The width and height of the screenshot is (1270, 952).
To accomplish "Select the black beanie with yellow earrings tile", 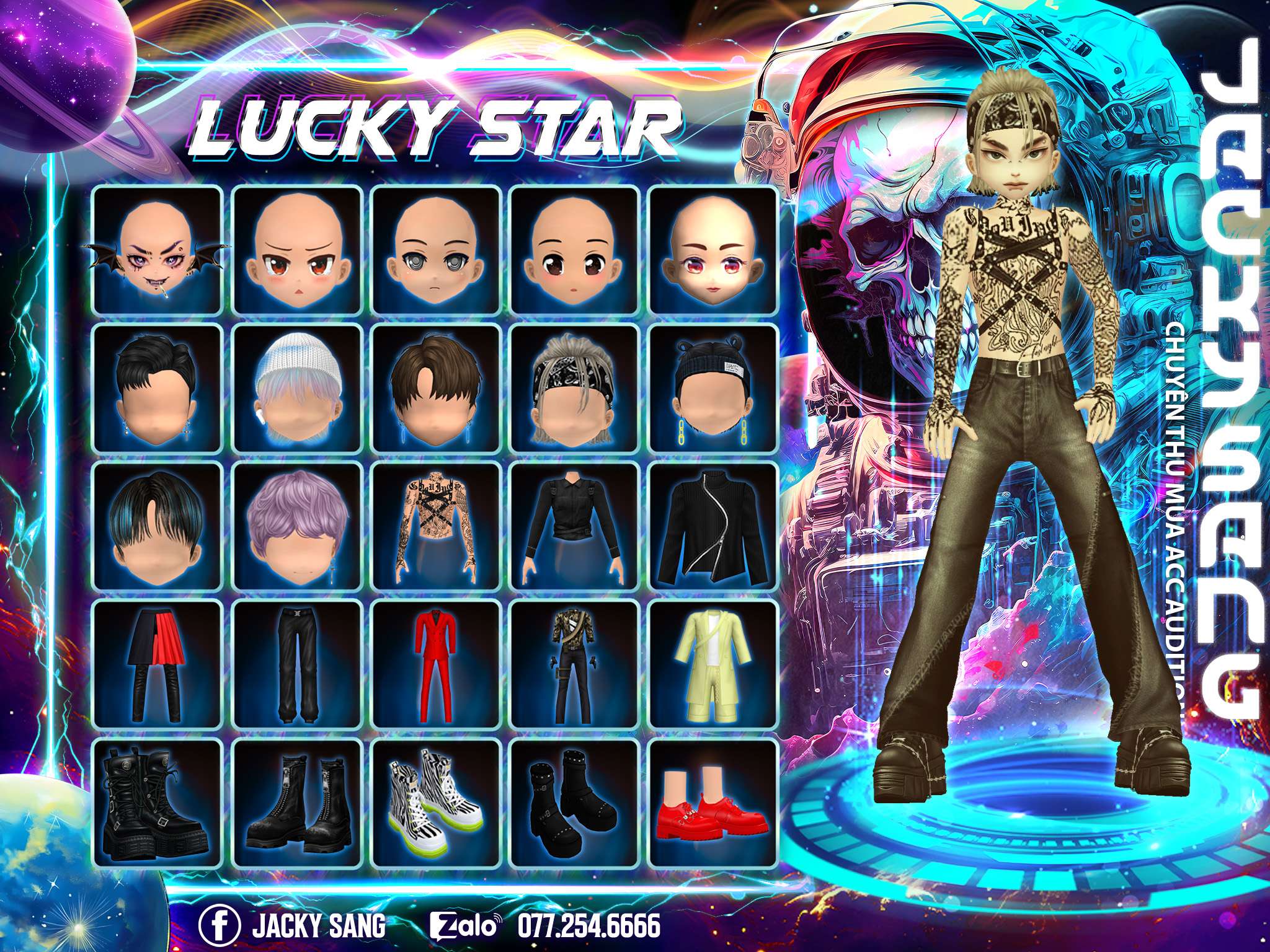I will tap(713, 389).
